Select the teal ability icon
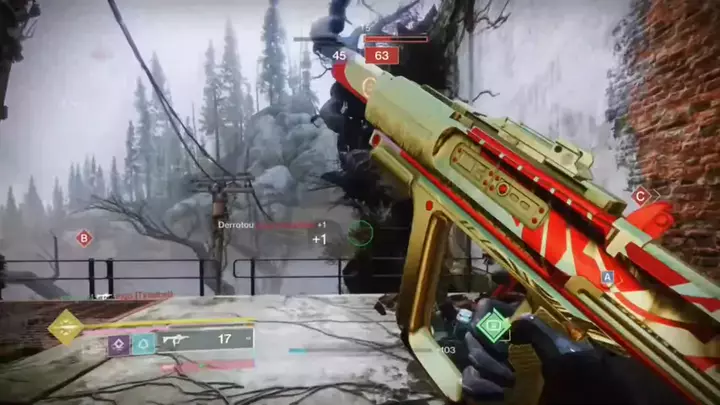The image size is (720, 405). (144, 344)
